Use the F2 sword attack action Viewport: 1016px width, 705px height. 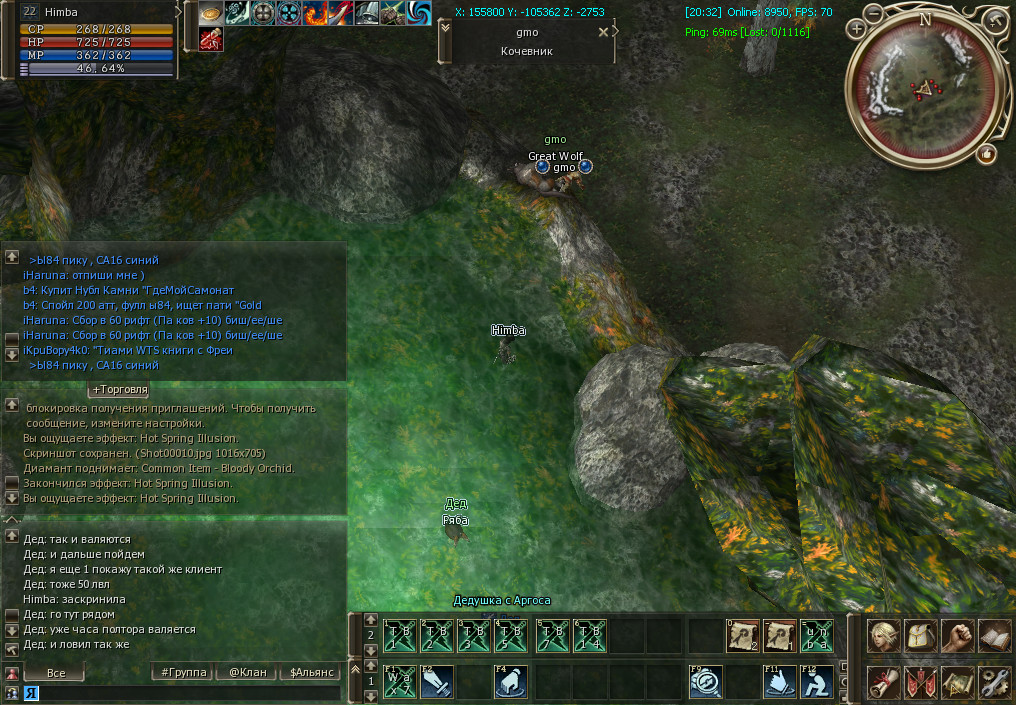(x=437, y=682)
